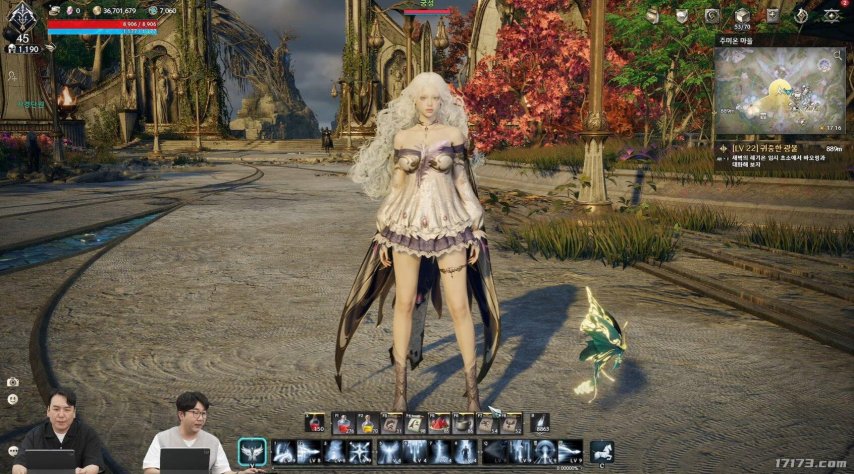Use the item slot showing count 8863

click(540, 424)
